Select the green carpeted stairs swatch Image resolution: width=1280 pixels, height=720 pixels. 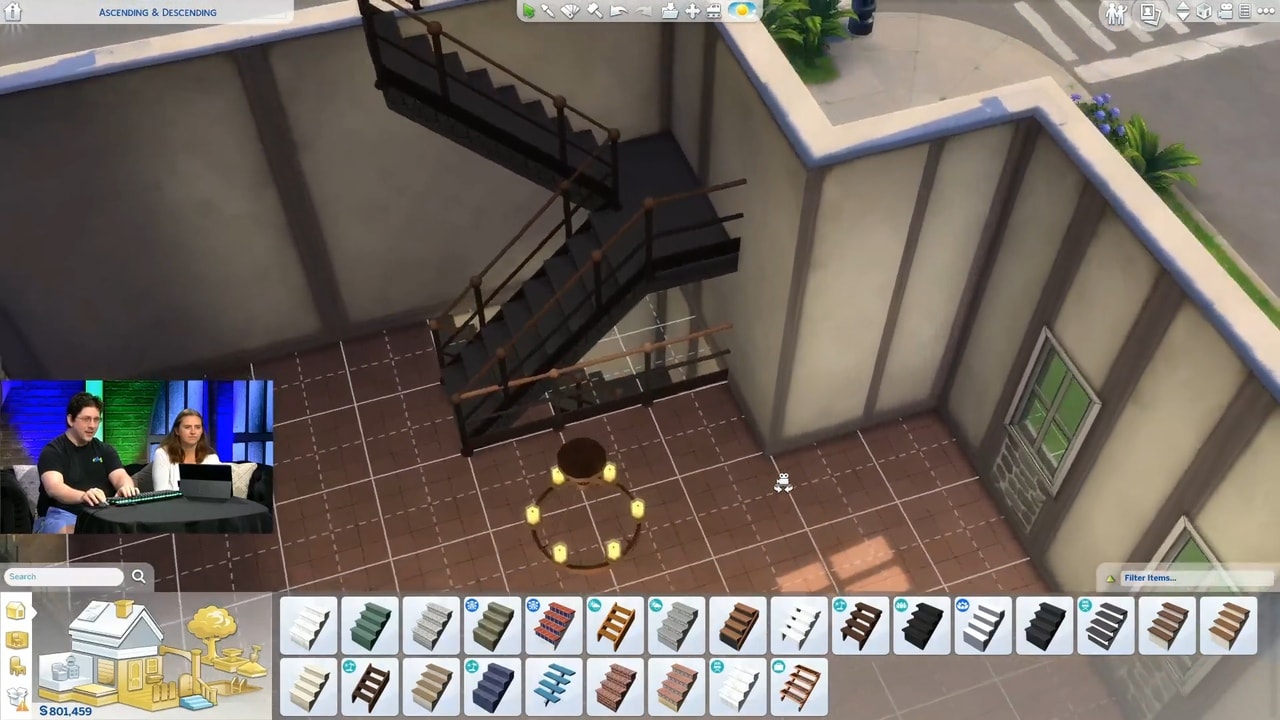(x=370, y=625)
